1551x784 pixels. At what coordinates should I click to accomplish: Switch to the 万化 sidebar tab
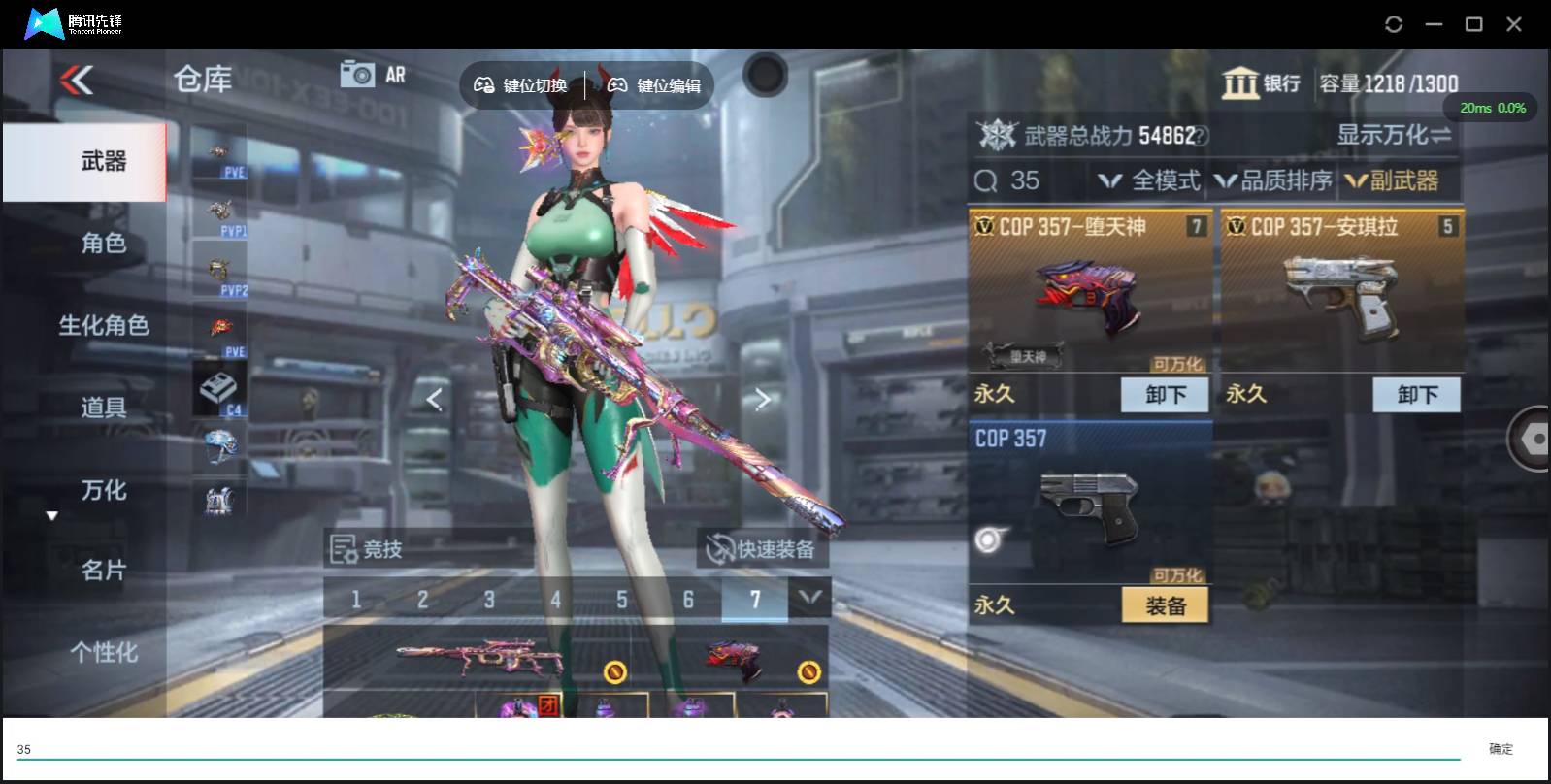pyautogui.click(x=103, y=491)
